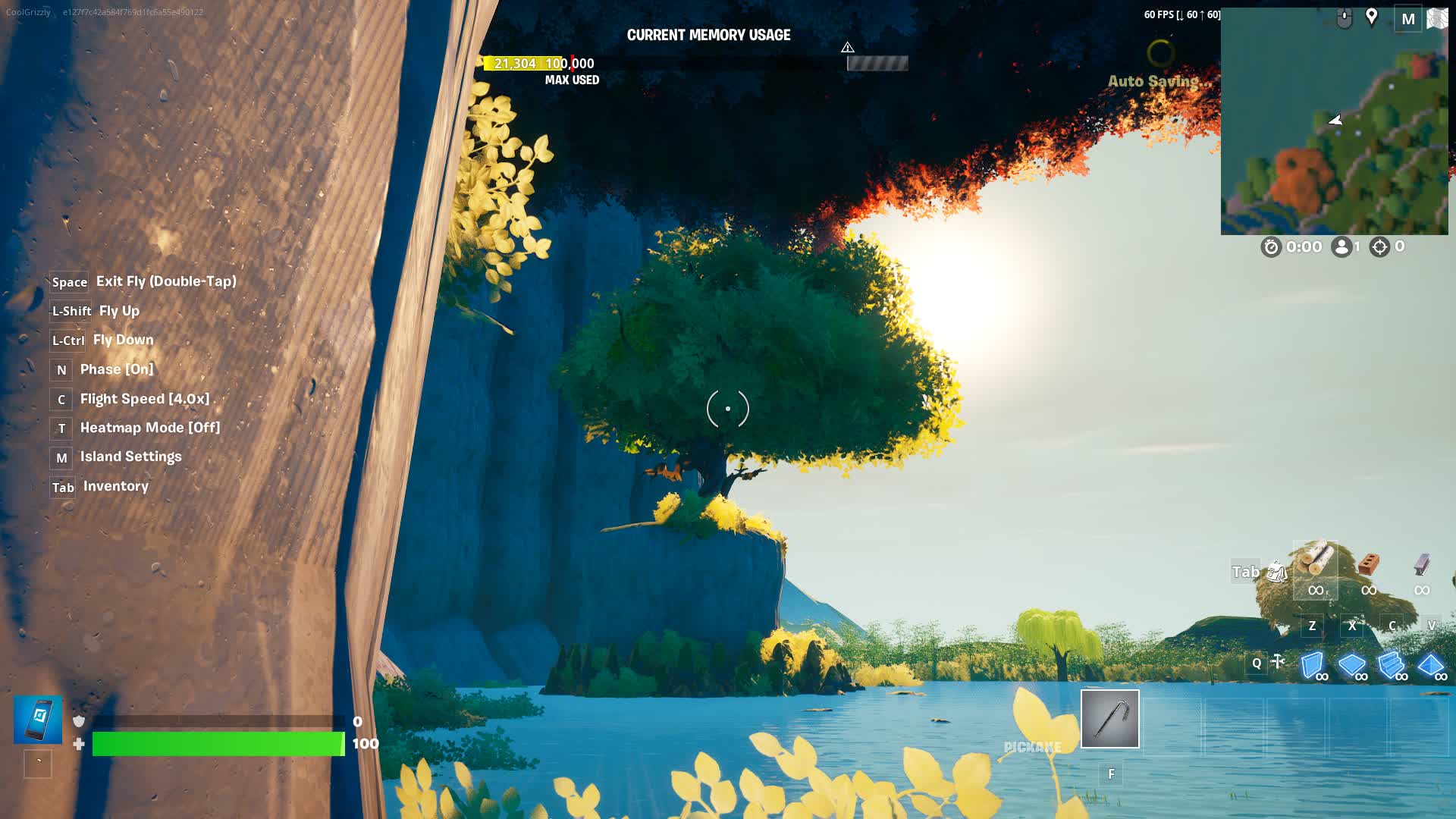Click the mouse icon above the minimap

(1345, 17)
